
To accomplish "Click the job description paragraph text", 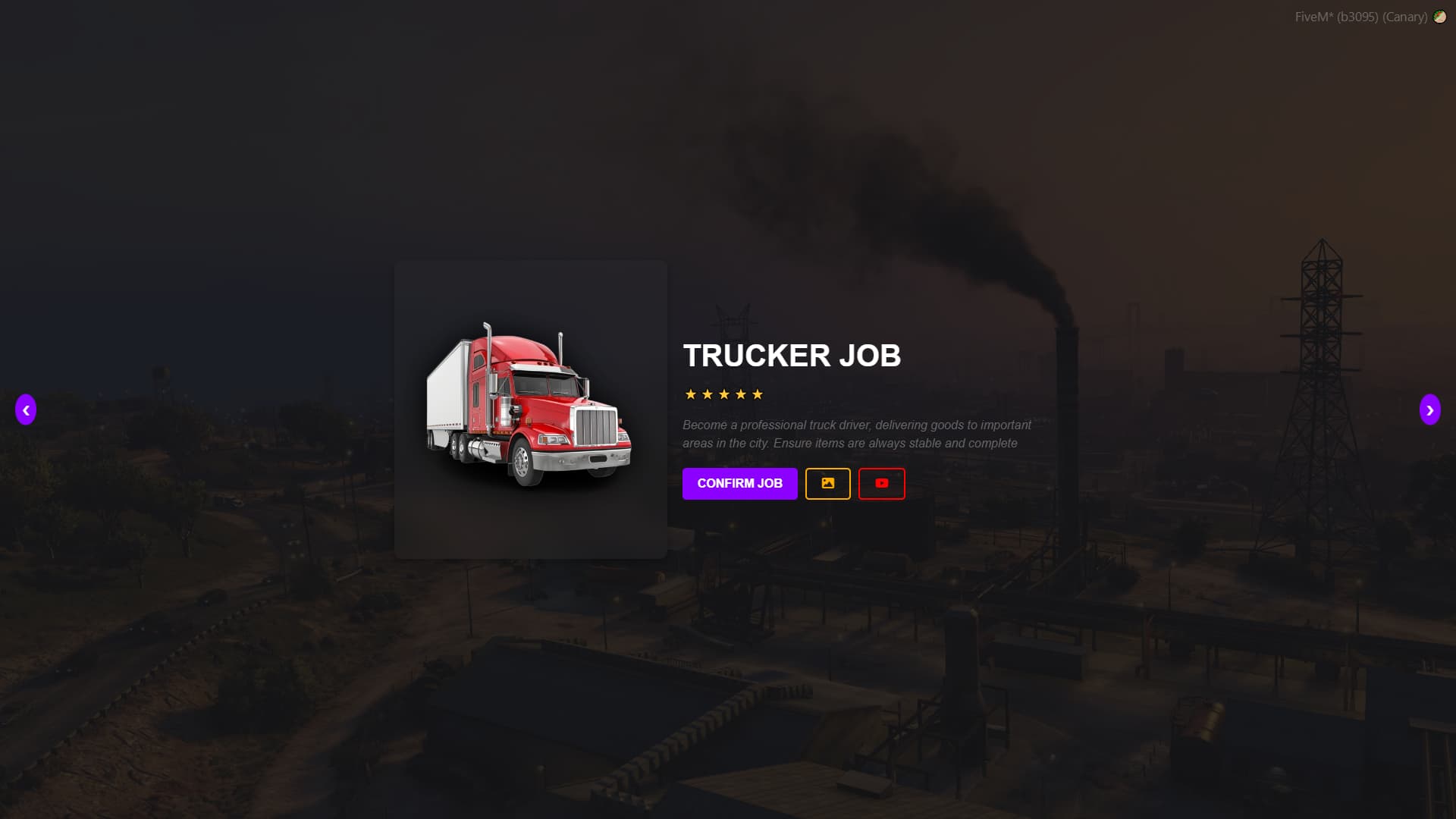I will 855,434.
